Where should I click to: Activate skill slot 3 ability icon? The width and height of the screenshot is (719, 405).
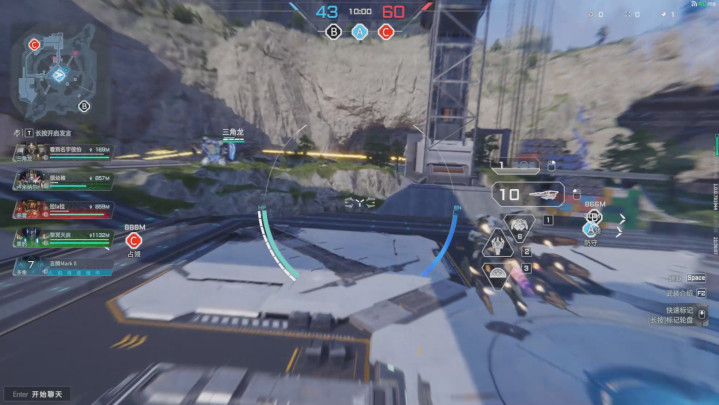(x=497, y=270)
